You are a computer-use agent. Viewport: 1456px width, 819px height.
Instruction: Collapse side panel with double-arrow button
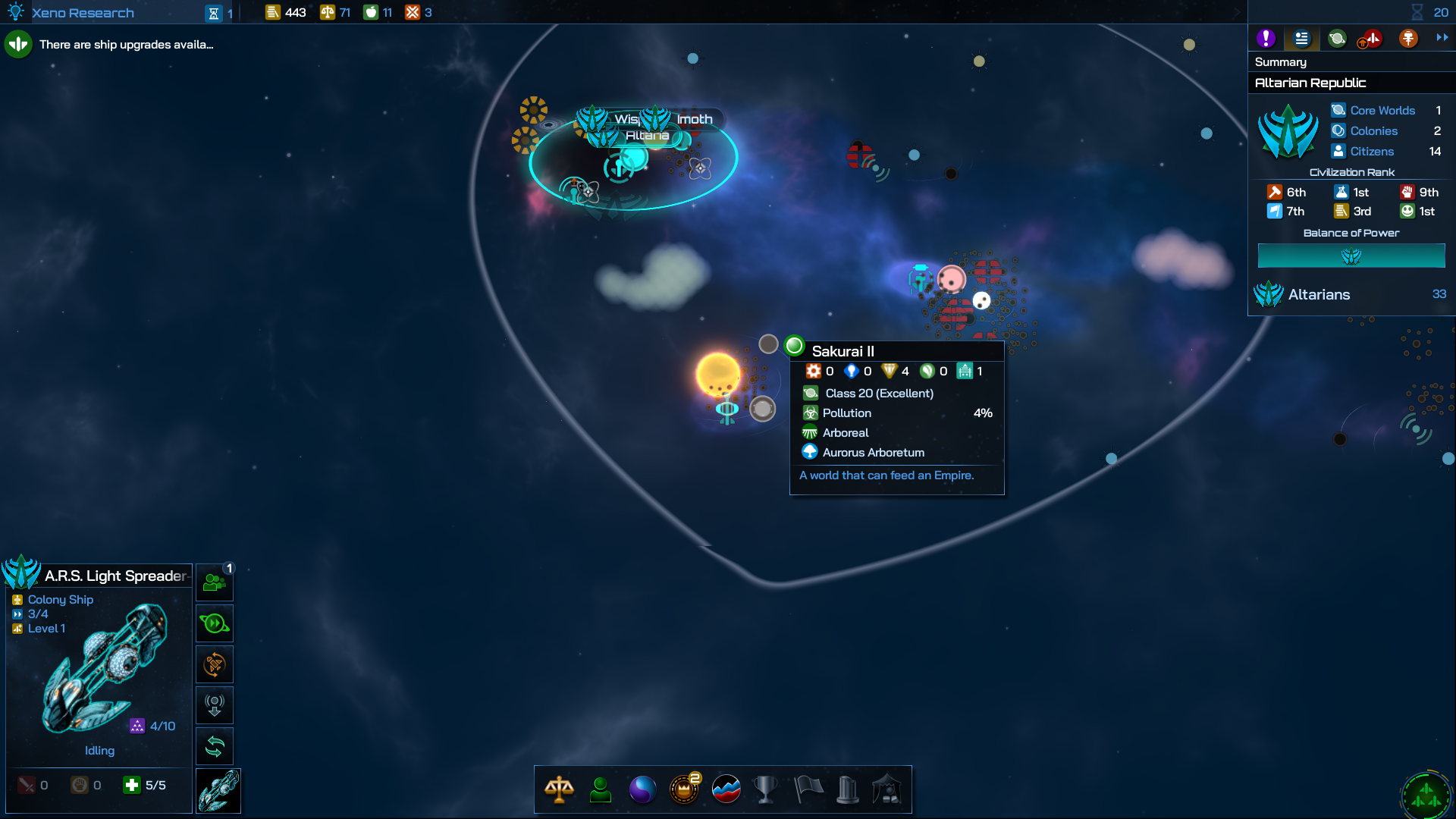tap(1442, 37)
